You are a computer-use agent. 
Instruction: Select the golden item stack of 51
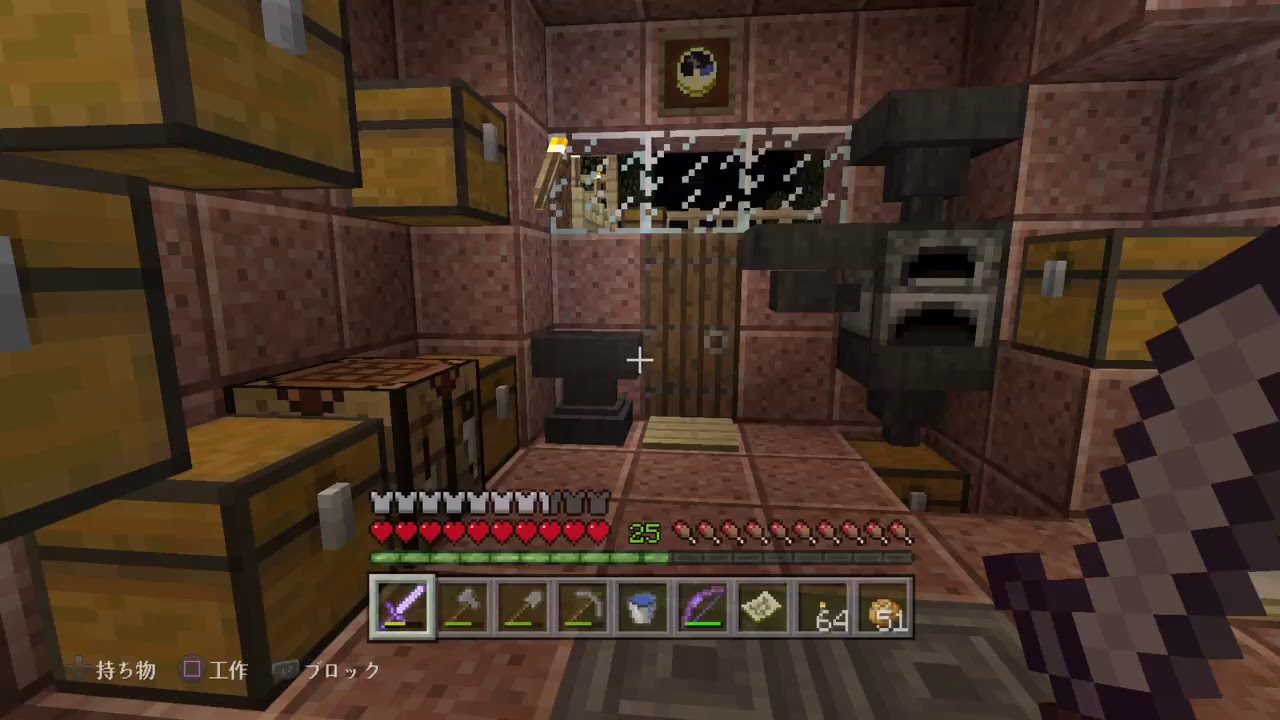883,605
